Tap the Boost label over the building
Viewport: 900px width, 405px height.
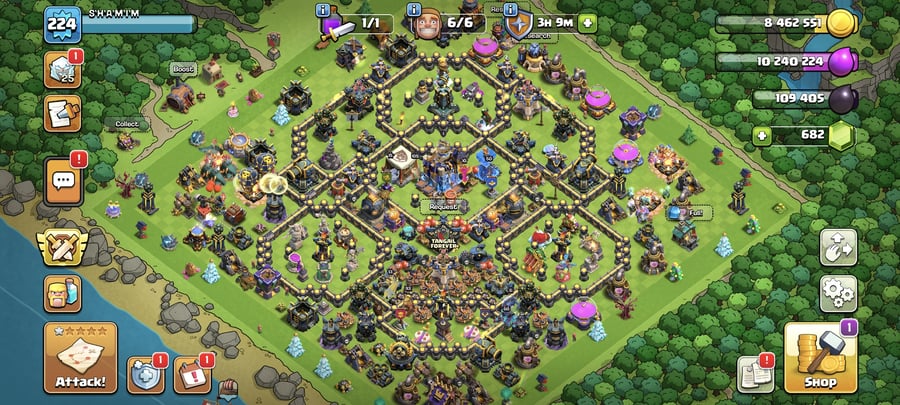182,70
